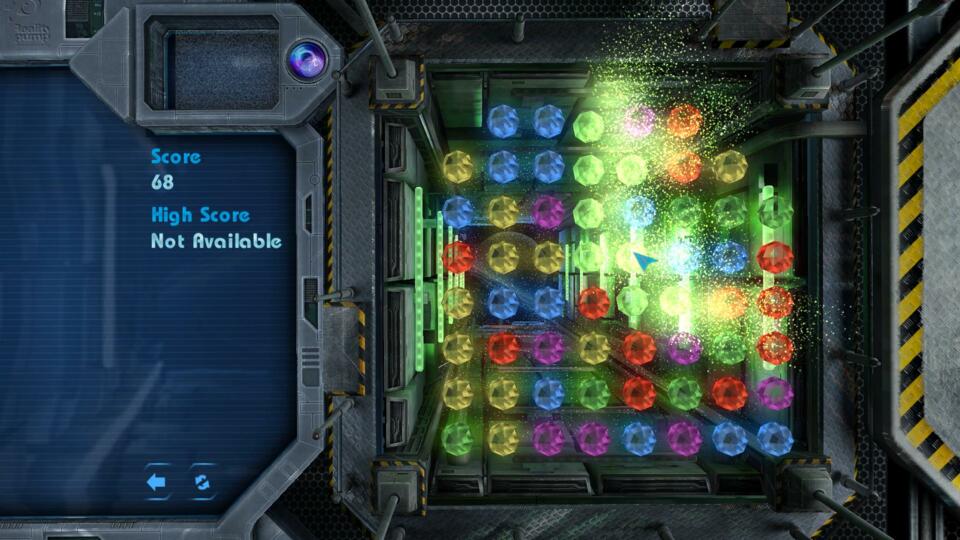Restart the board with the refresh button
Viewport: 960px width, 540px height.
click(203, 482)
